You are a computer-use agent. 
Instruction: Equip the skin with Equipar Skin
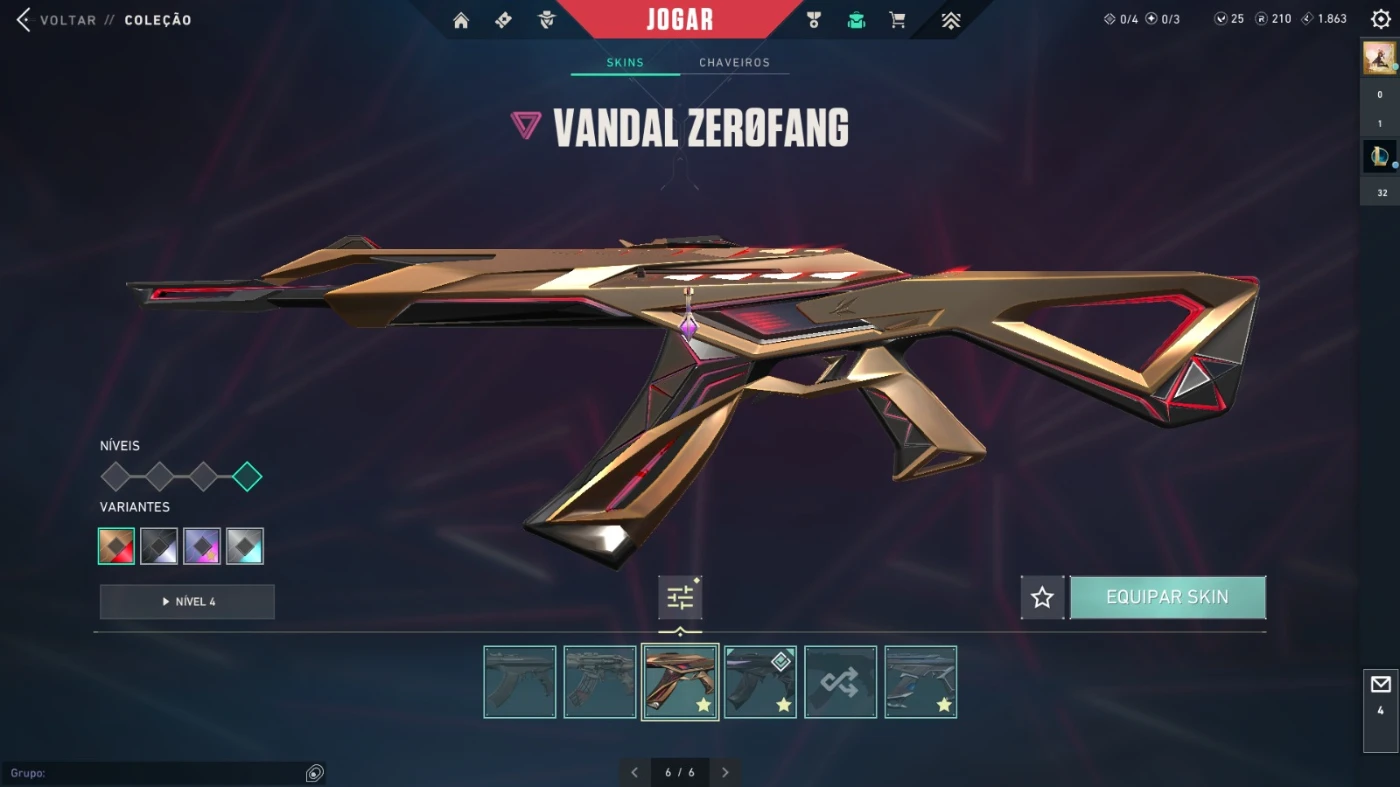point(1167,598)
